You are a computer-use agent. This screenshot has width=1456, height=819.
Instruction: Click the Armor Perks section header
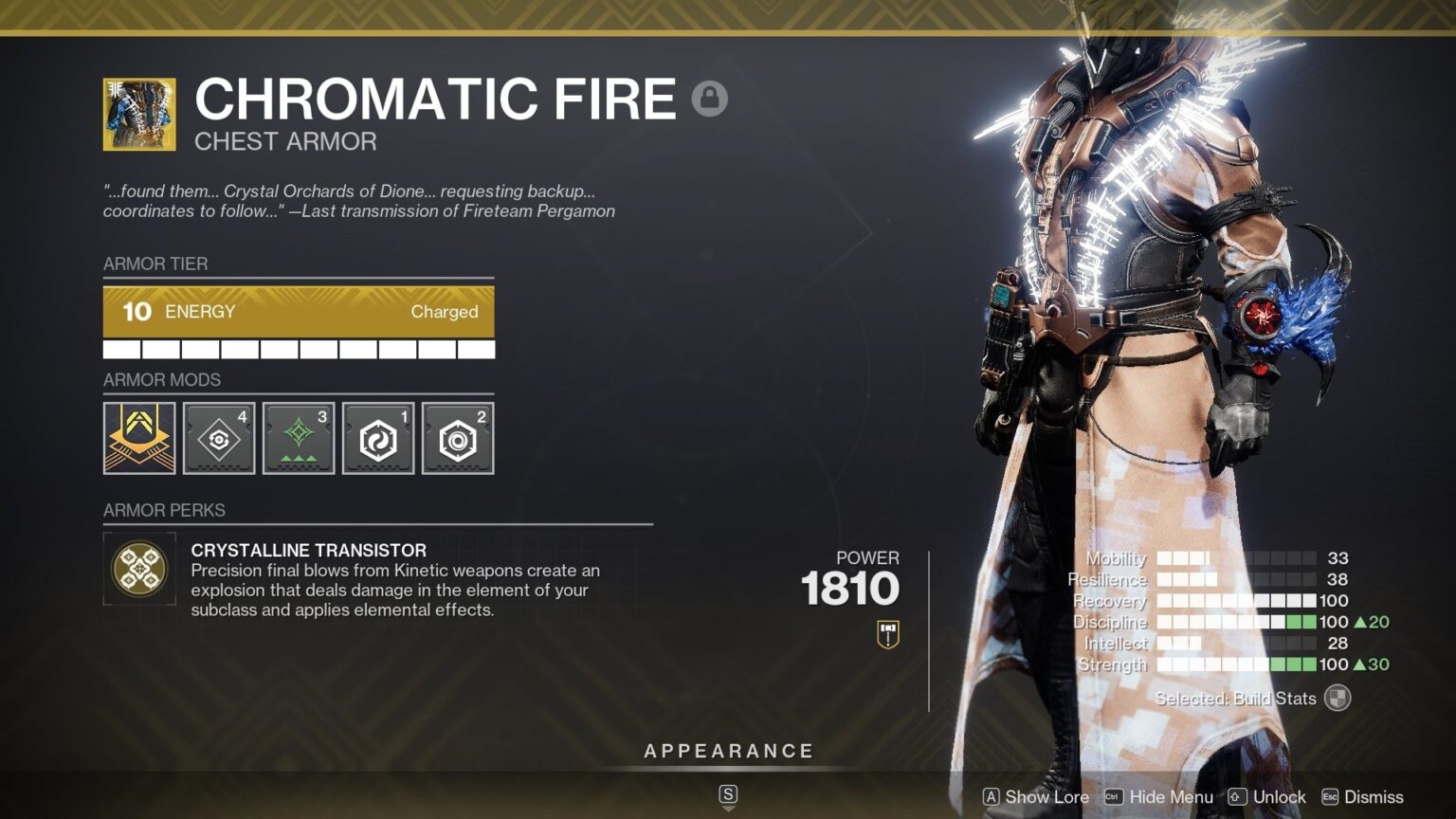coord(163,510)
